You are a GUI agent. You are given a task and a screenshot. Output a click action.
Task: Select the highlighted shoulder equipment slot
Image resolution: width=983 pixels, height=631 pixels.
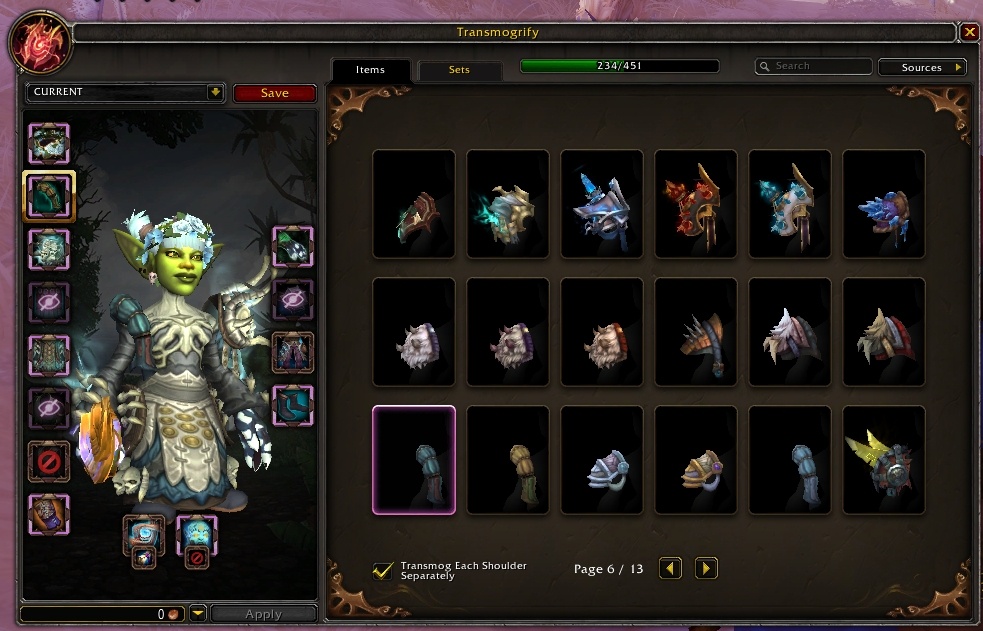coord(49,195)
